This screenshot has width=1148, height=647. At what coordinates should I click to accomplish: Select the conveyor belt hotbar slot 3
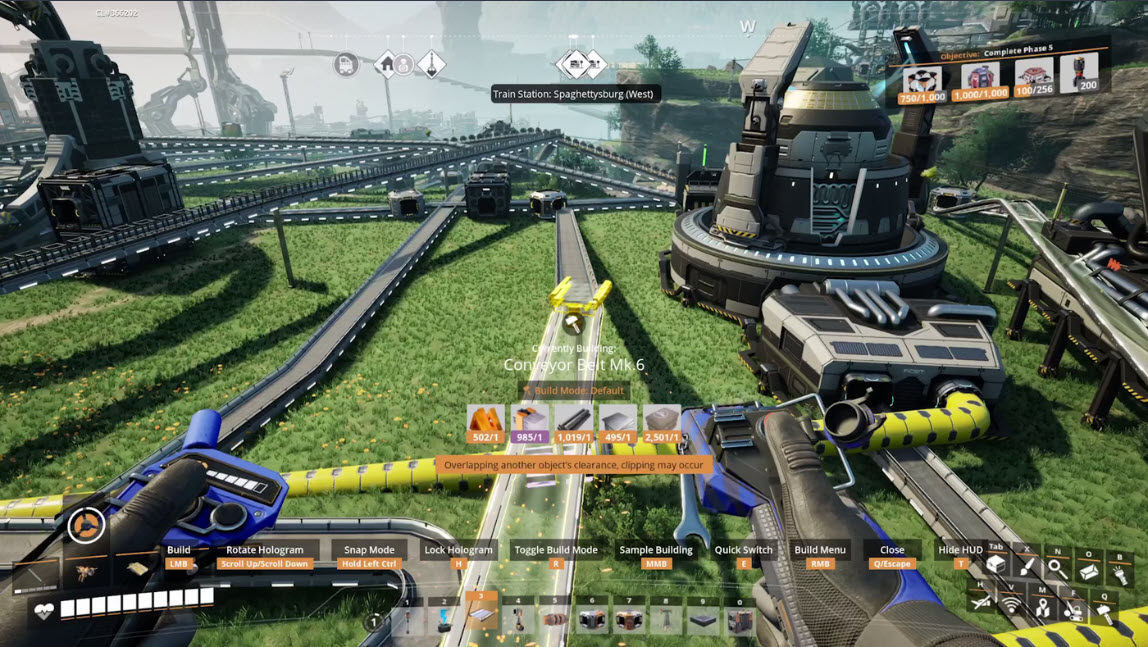point(481,618)
